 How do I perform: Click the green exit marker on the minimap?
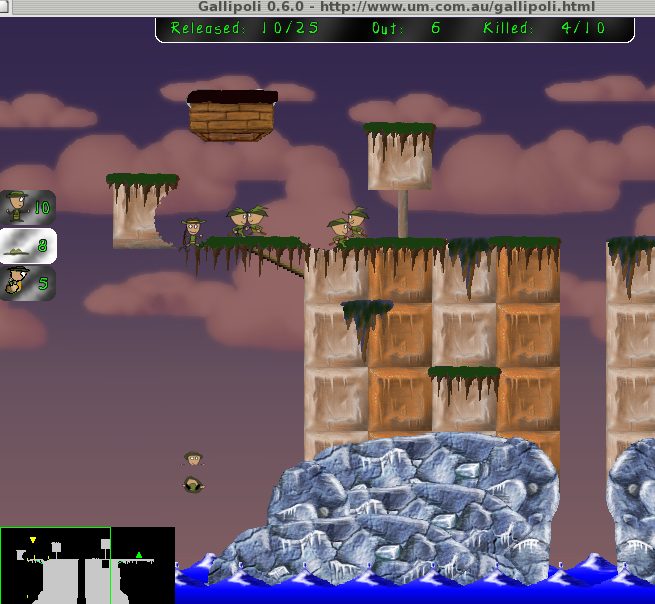tap(139, 555)
